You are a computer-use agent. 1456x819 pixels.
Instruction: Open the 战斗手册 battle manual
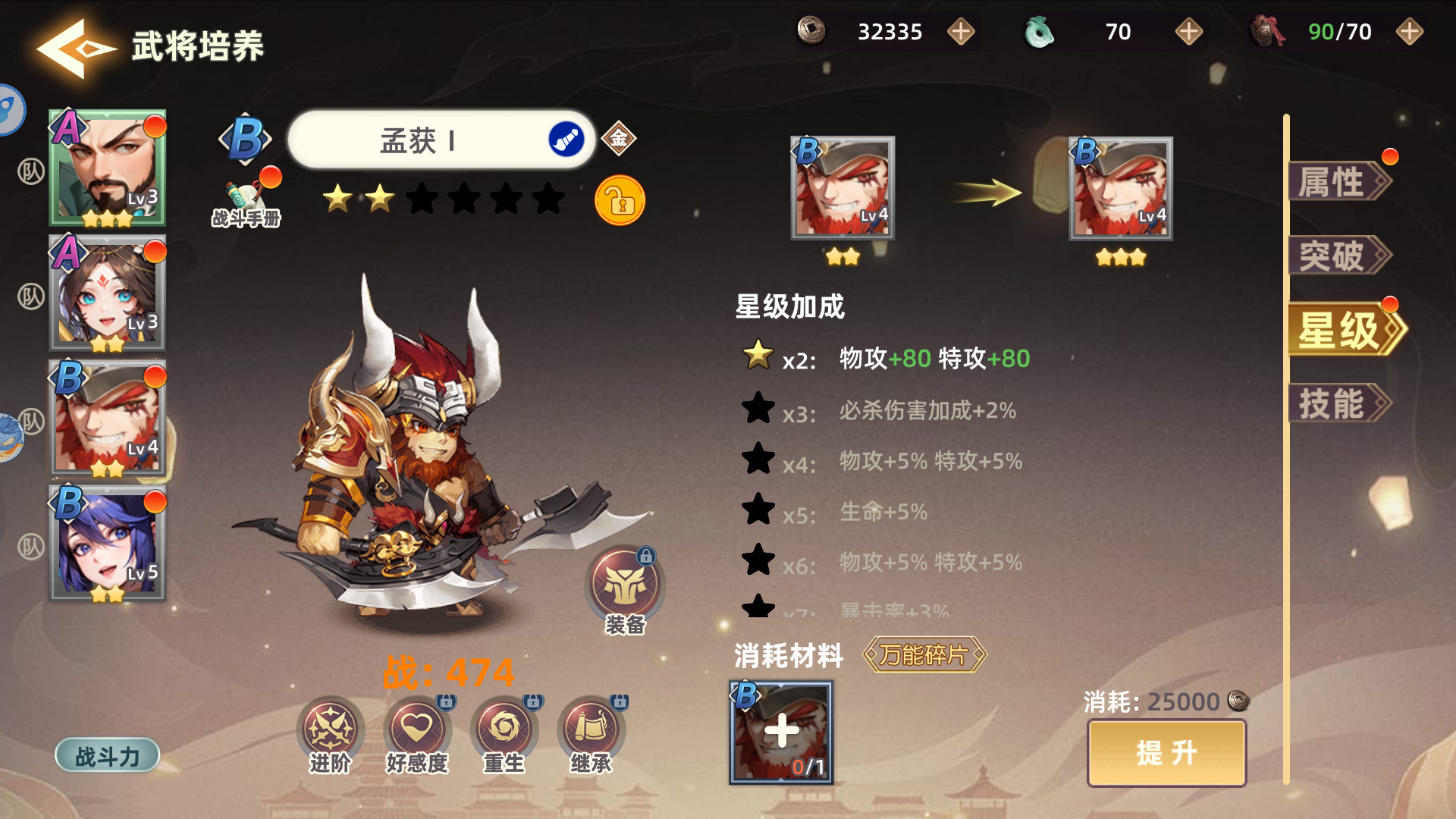(246, 200)
